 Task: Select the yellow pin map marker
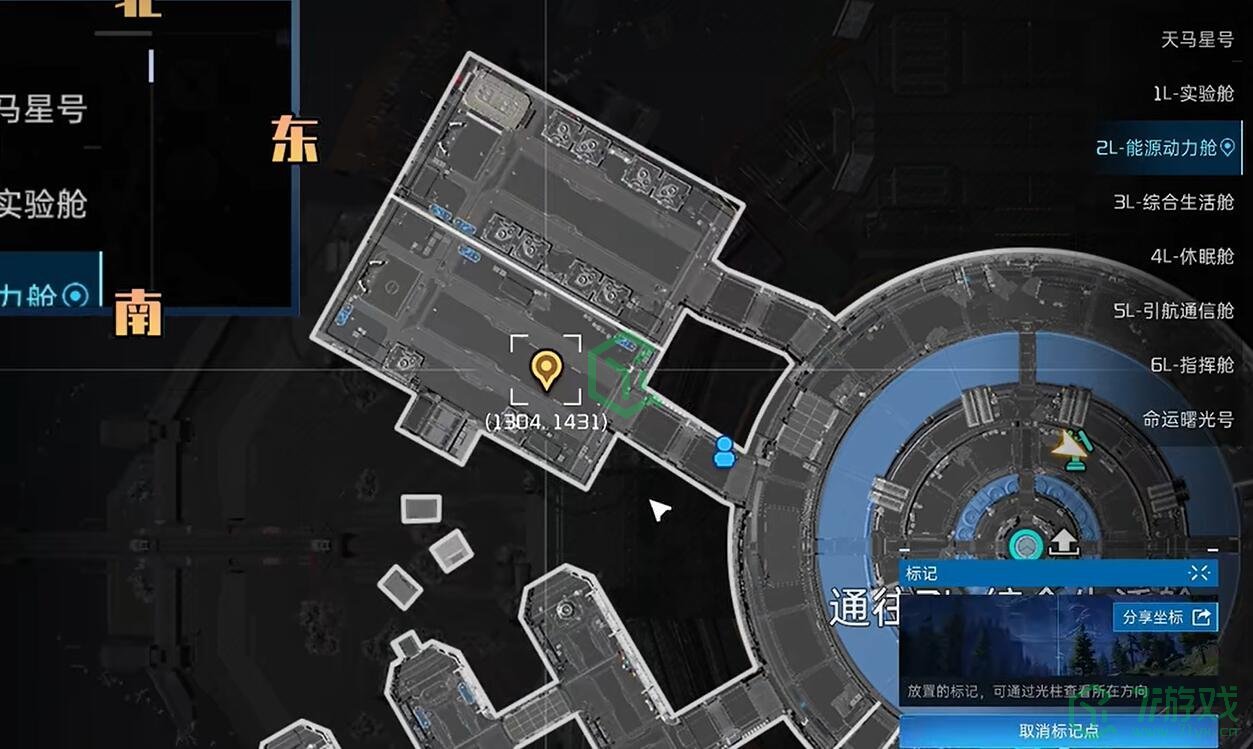545,369
